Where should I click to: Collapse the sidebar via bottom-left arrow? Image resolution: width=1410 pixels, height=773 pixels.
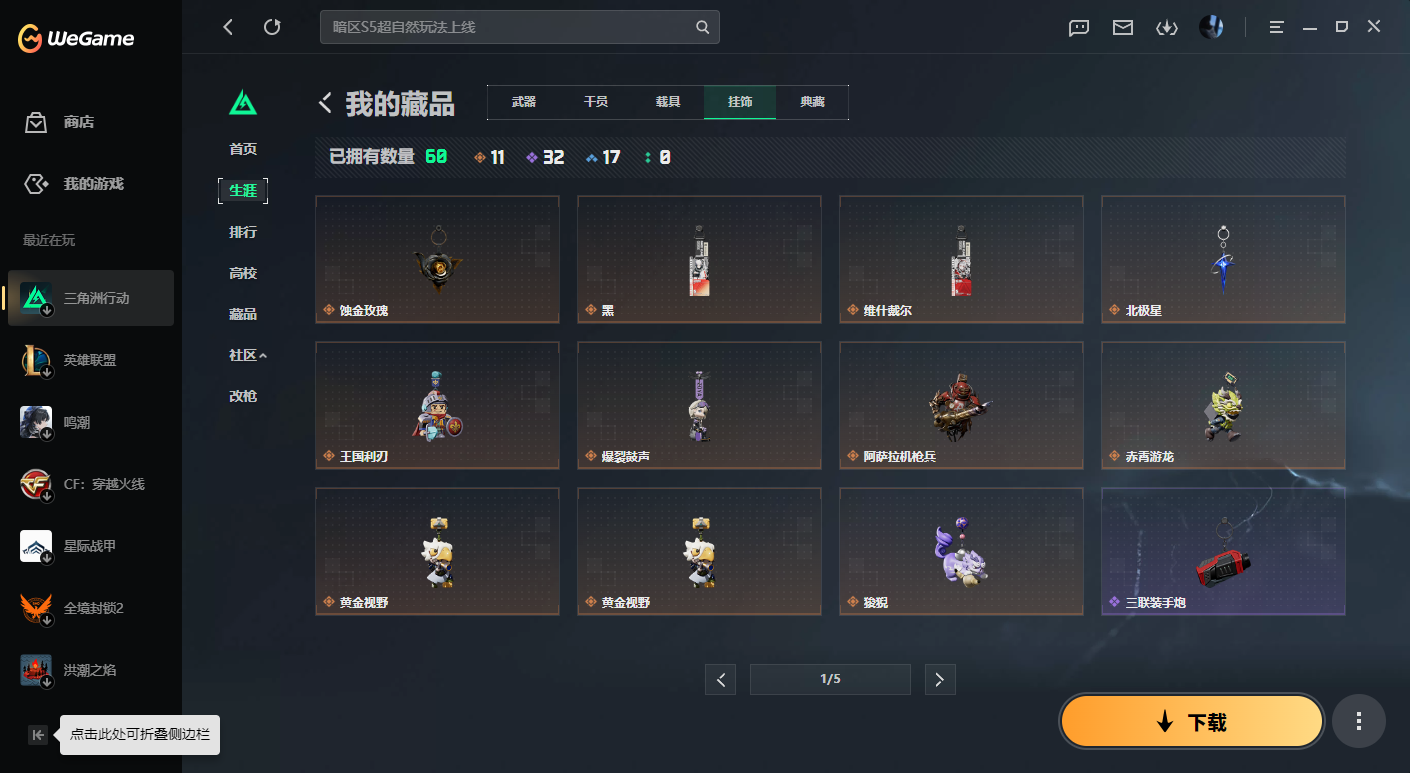tap(37, 734)
